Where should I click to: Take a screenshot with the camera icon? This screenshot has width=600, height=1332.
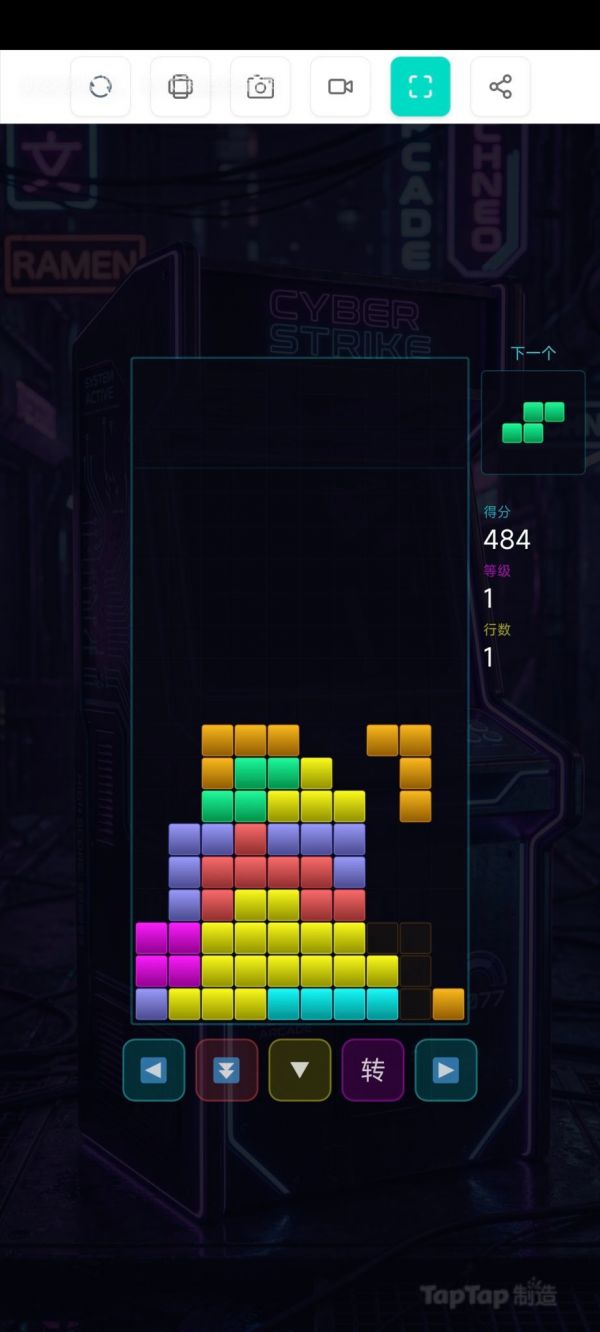(260, 87)
